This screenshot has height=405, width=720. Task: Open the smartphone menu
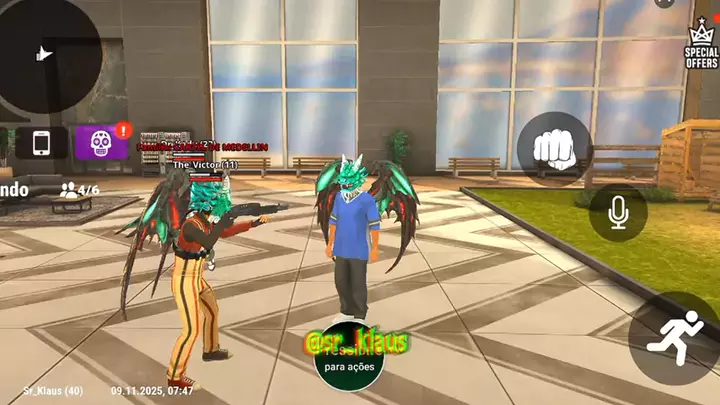coord(42,143)
